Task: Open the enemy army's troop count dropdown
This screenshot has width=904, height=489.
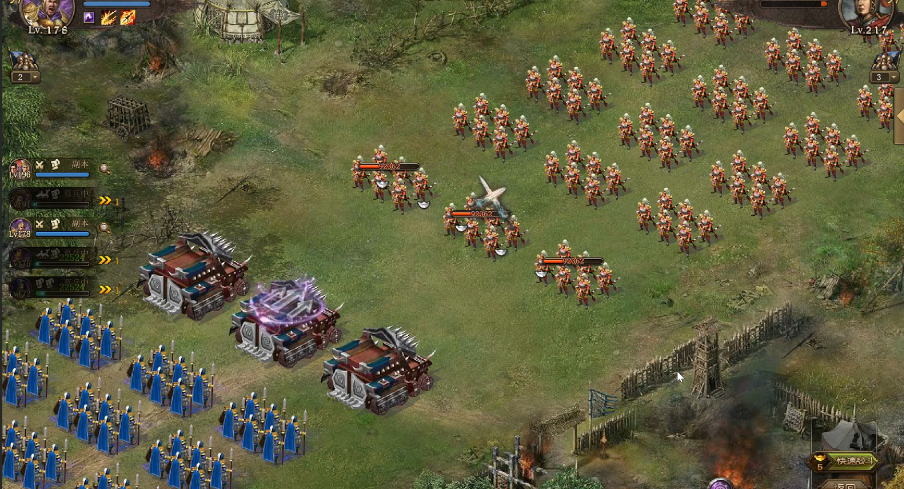Action: pos(884,76)
